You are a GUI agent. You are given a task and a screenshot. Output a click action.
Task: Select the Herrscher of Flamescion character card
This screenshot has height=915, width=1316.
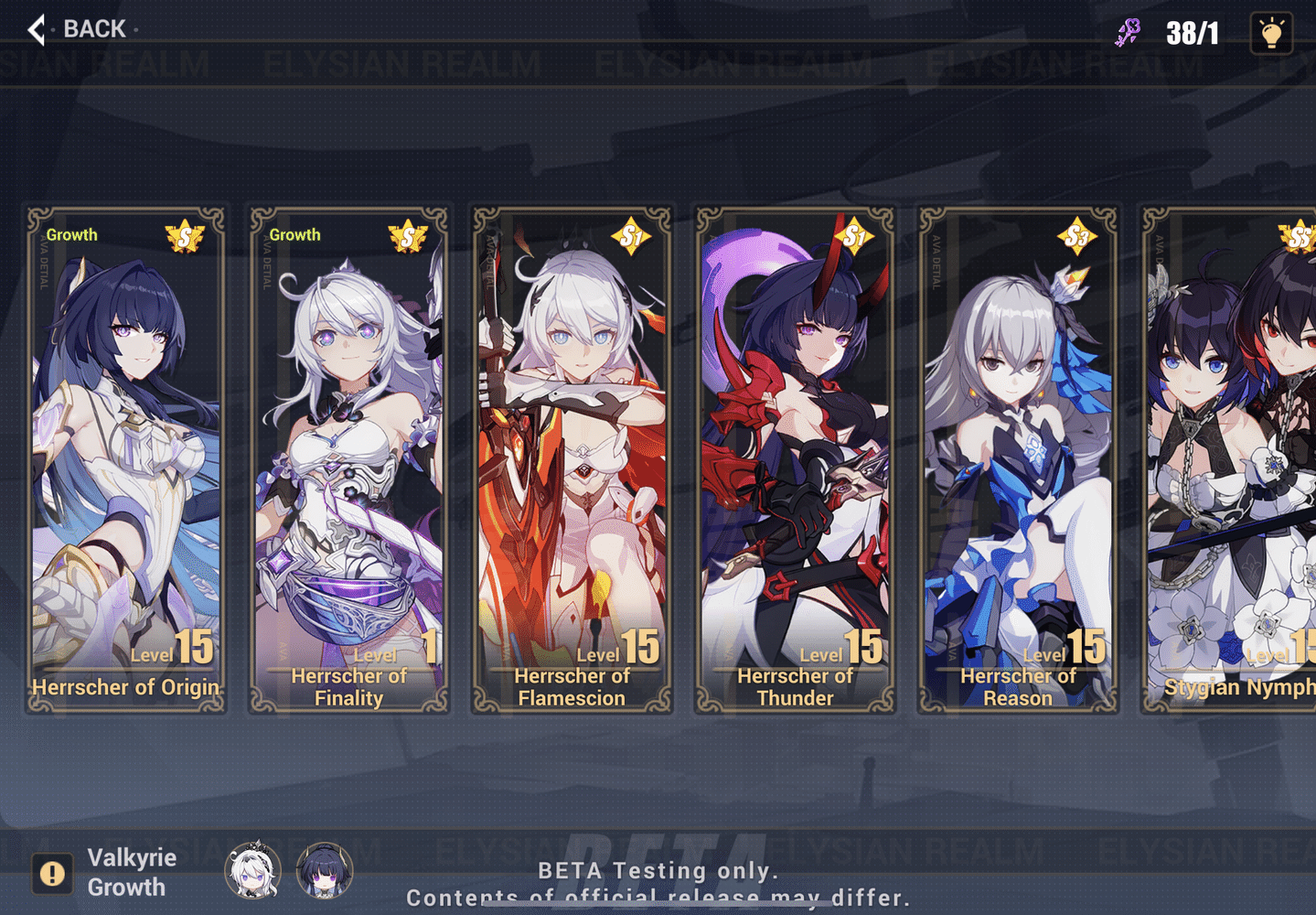572,457
